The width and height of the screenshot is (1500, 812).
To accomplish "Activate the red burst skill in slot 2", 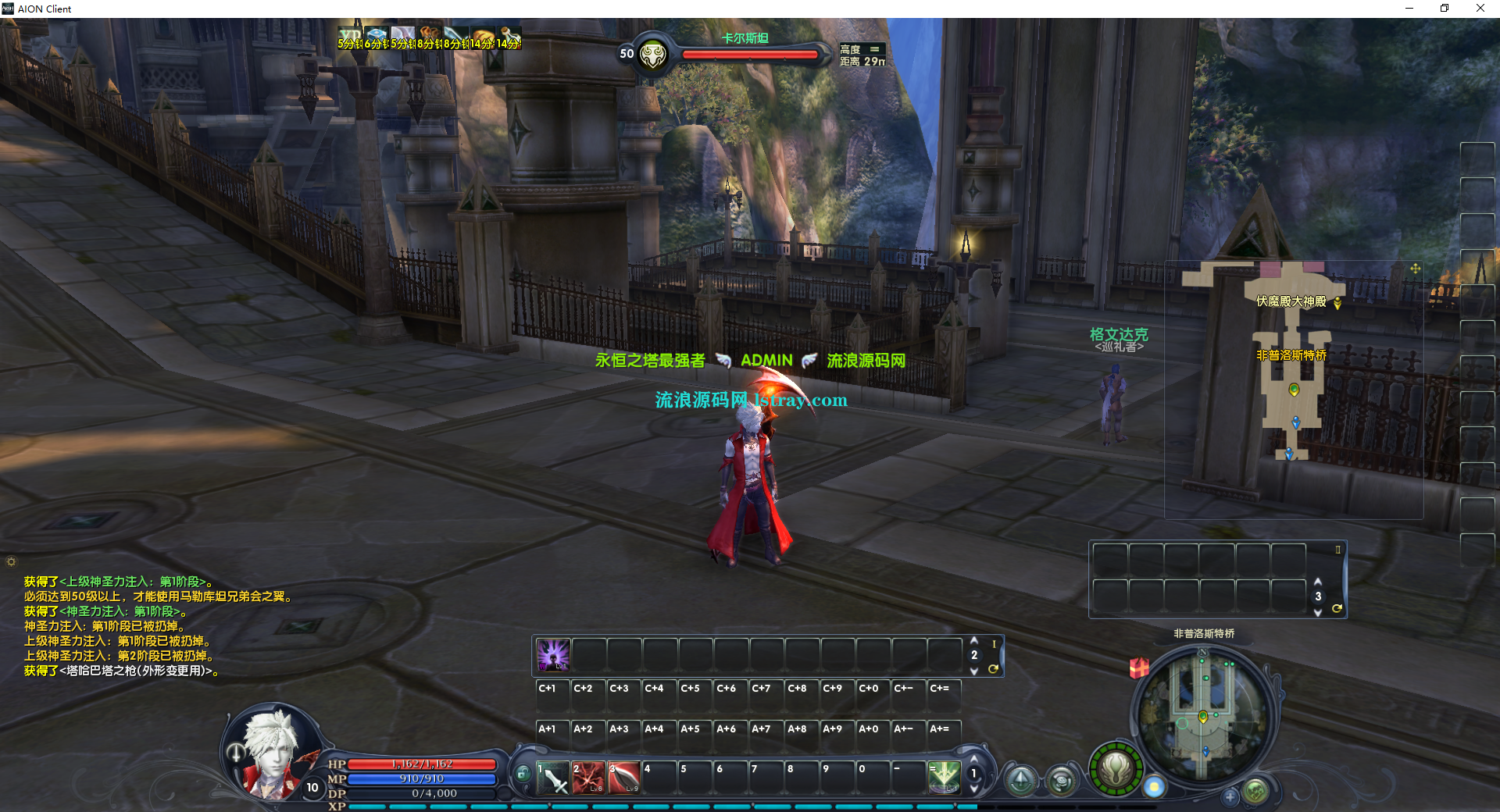I will (589, 778).
